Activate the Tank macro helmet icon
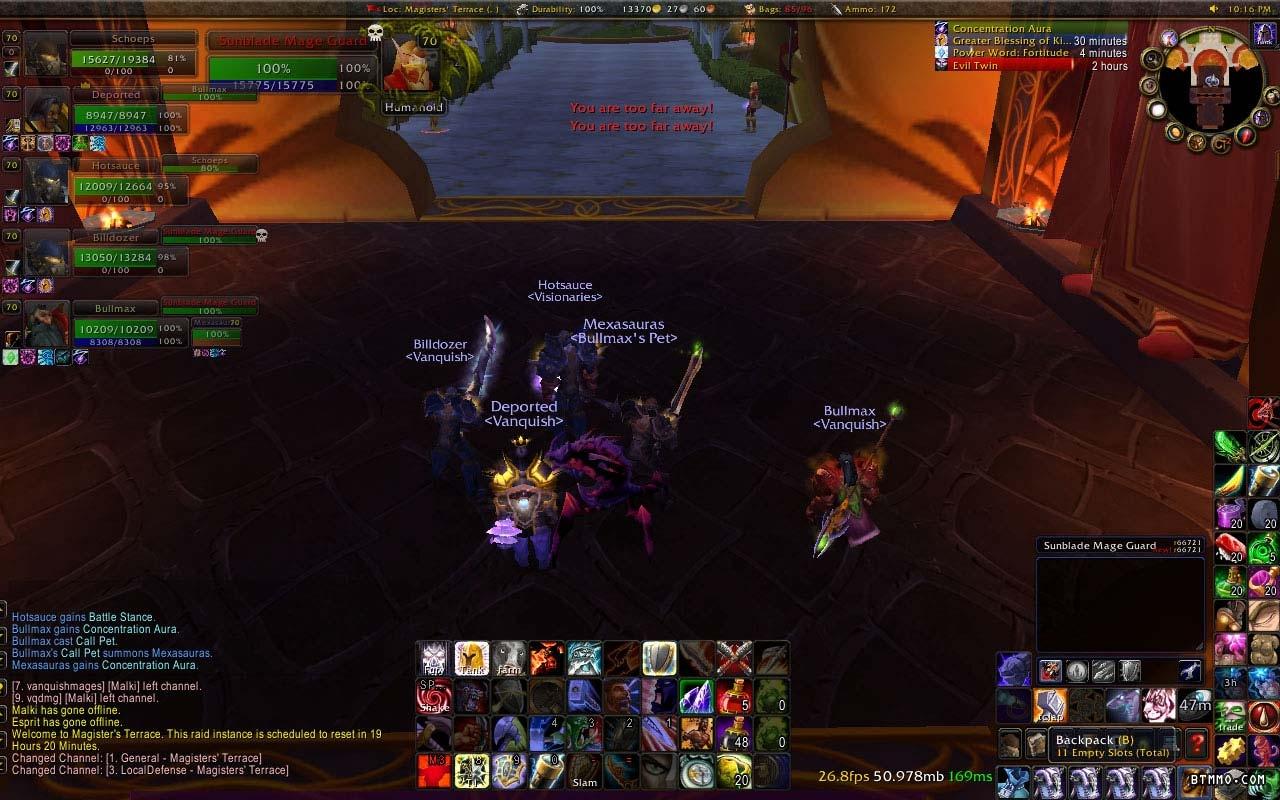 (x=471, y=658)
